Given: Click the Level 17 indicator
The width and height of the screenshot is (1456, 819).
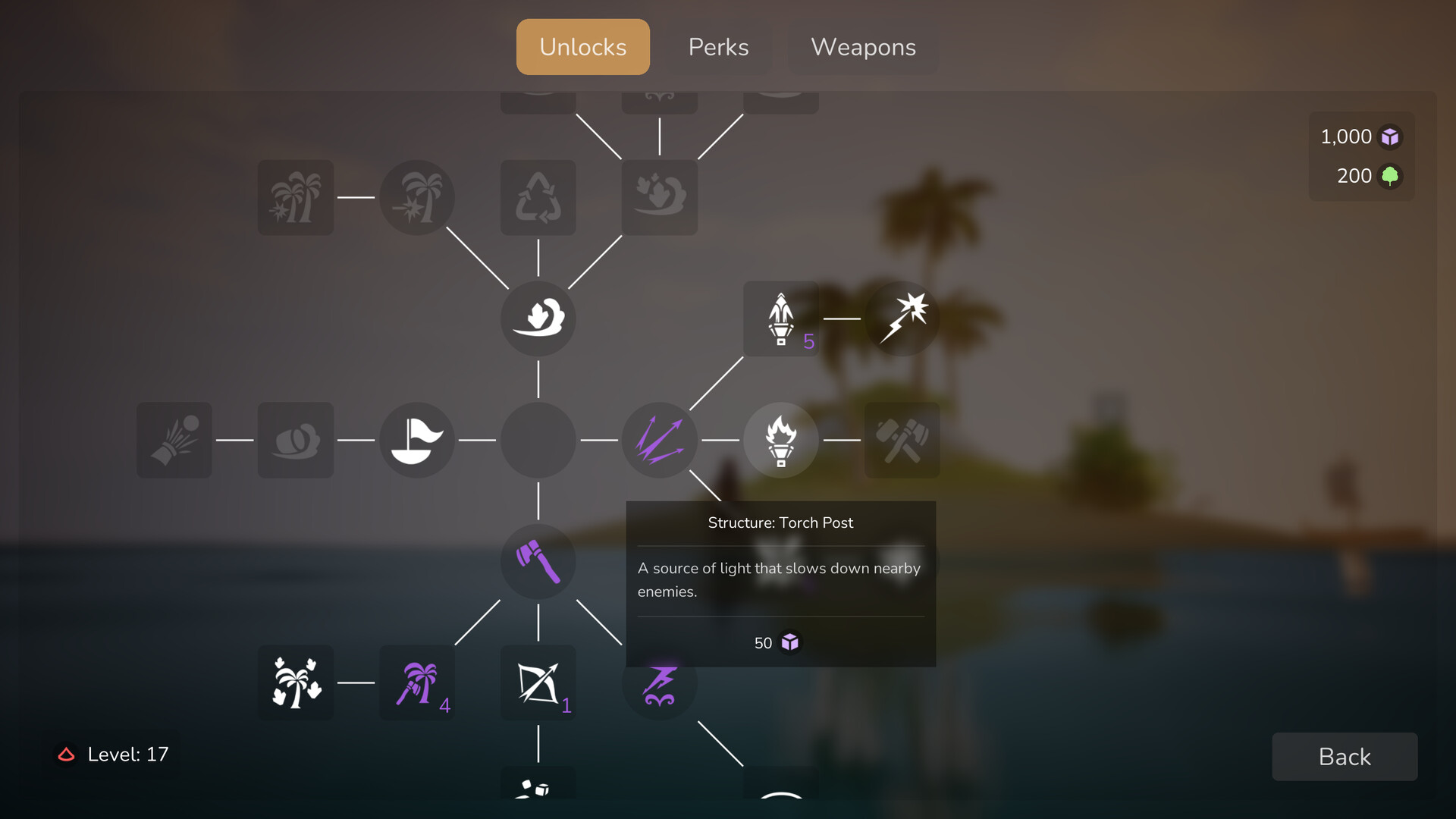Looking at the screenshot, I should [x=112, y=754].
